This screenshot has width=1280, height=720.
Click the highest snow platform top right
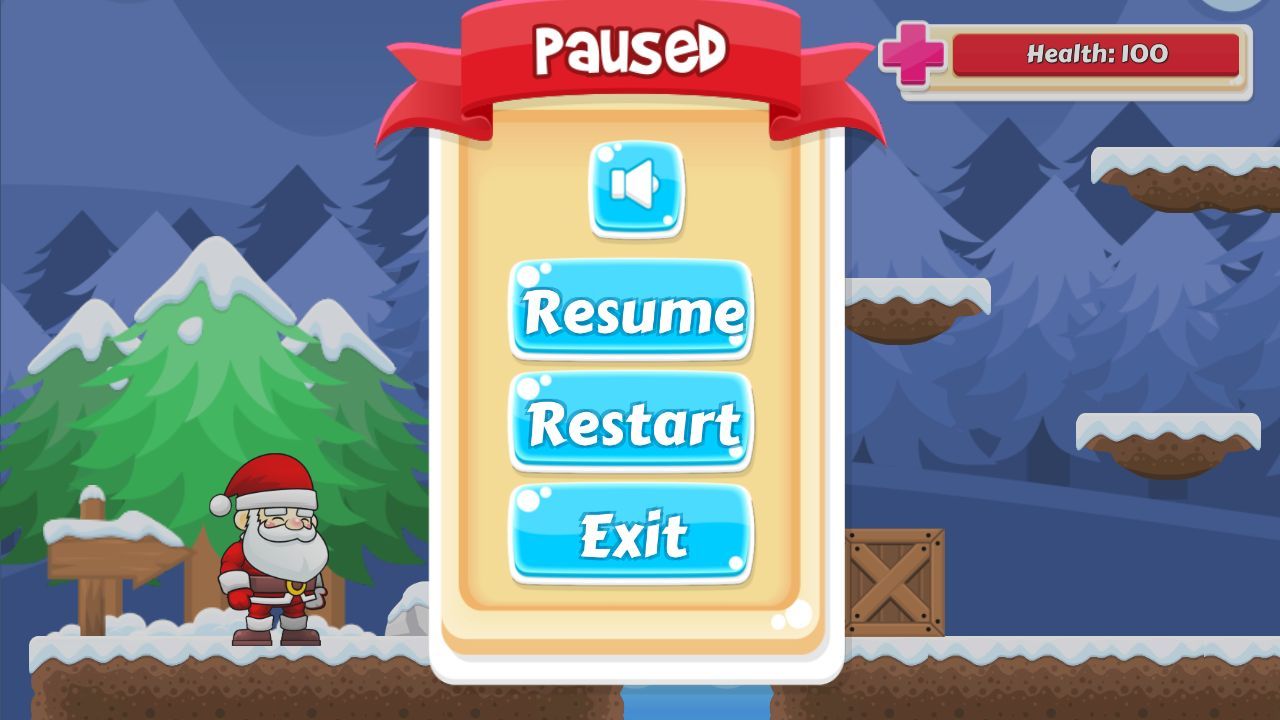(1180, 170)
